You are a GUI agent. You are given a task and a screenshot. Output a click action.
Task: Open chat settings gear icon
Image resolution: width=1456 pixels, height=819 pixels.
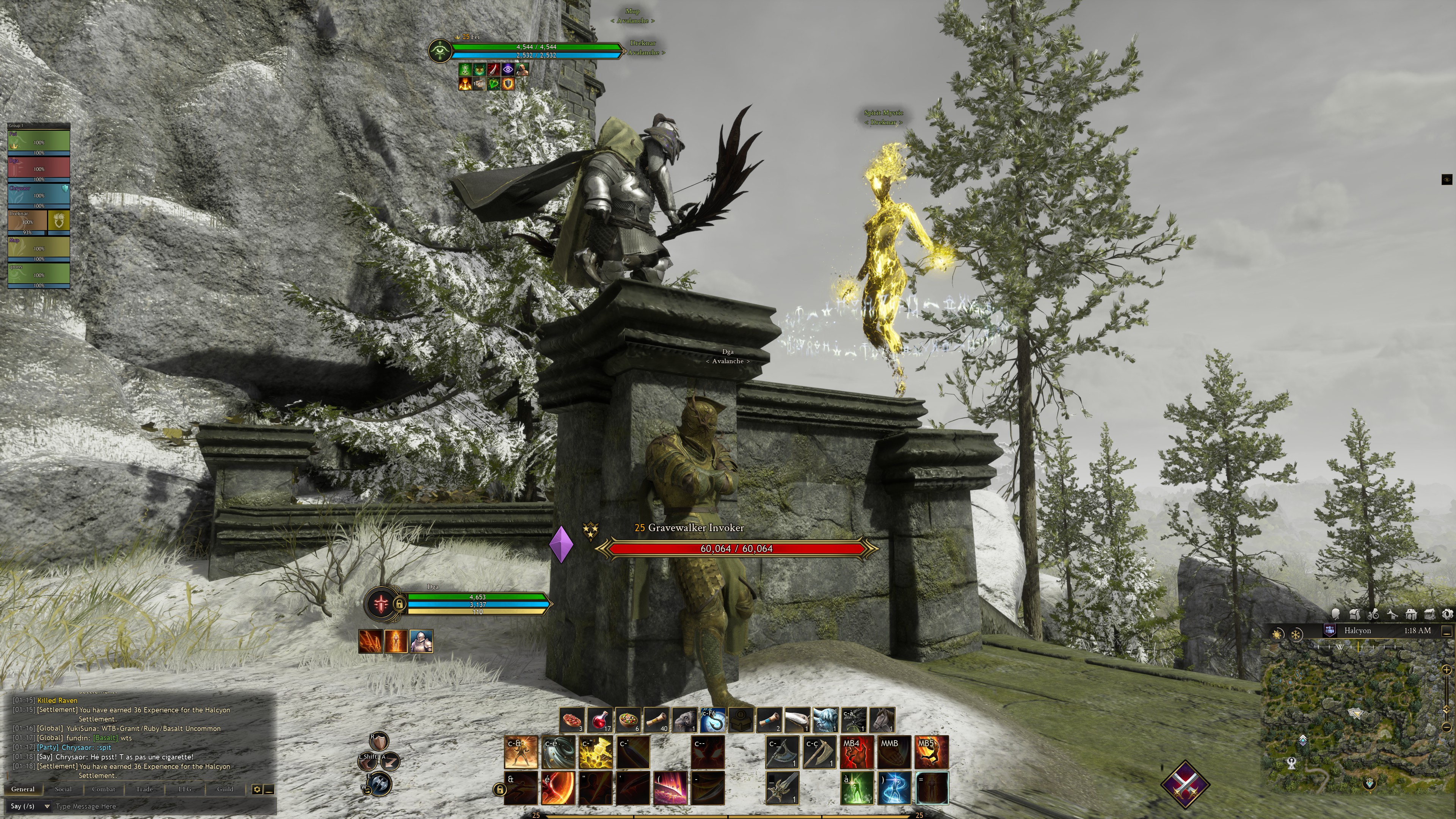tap(257, 789)
